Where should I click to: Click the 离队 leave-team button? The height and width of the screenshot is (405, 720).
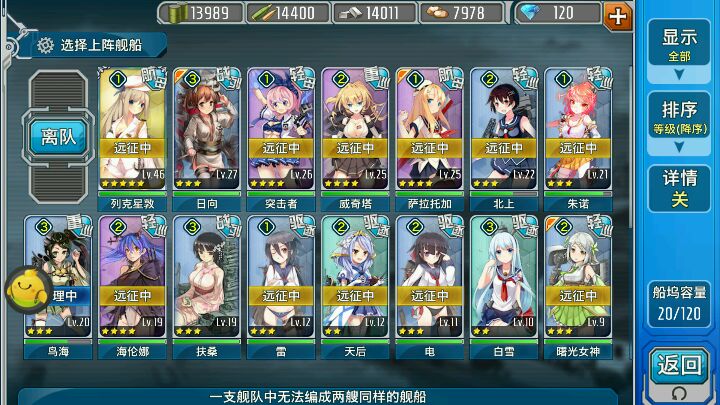click(x=59, y=136)
